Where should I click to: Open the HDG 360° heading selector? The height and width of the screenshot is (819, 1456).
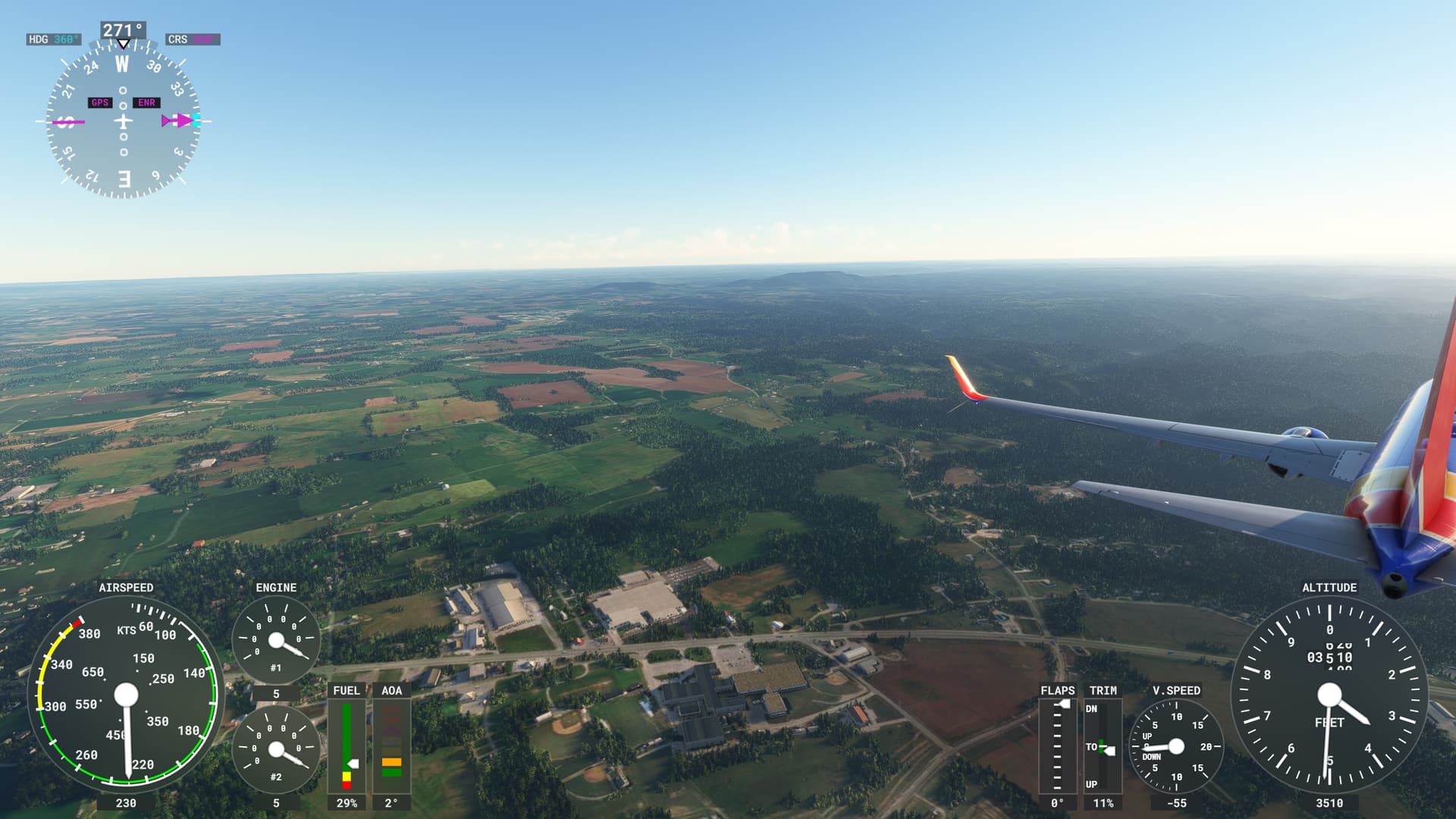[x=53, y=39]
